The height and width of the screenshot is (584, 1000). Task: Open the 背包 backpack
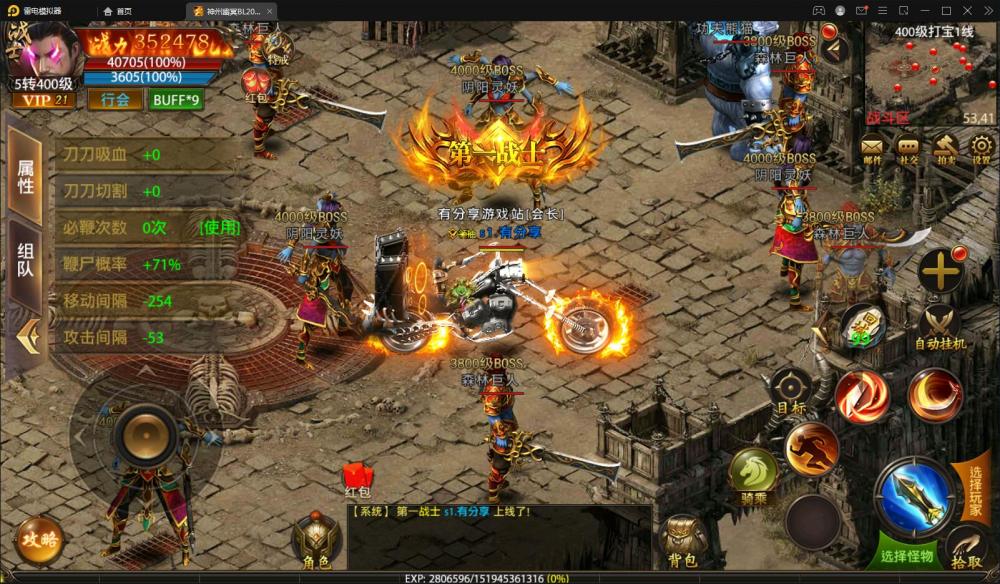pos(683,541)
